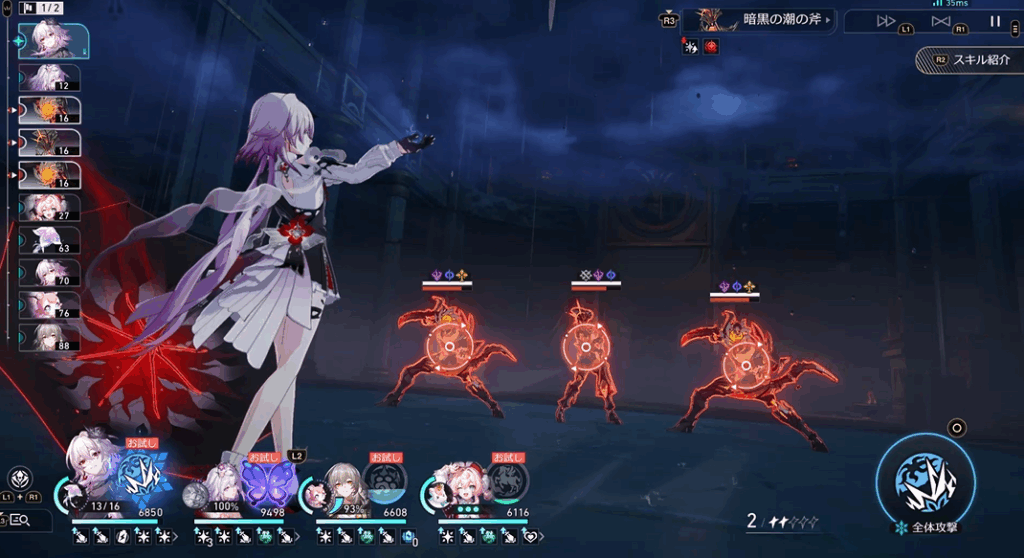Toggle double-speed battle playback
1024x558 pixels.
click(x=886, y=20)
